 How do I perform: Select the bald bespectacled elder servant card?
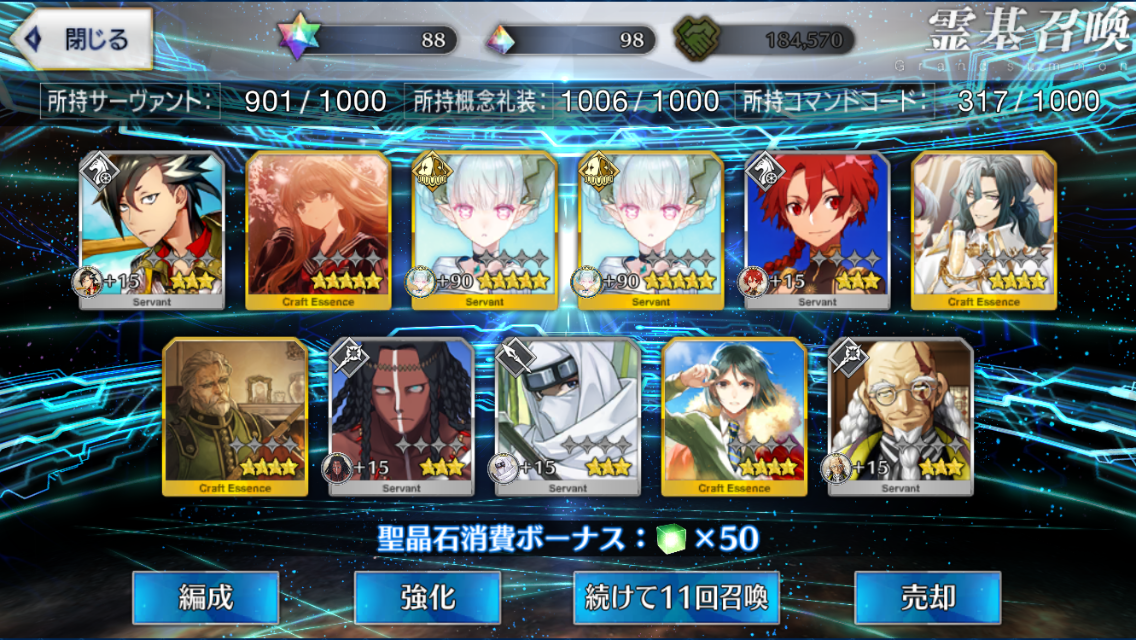point(900,416)
